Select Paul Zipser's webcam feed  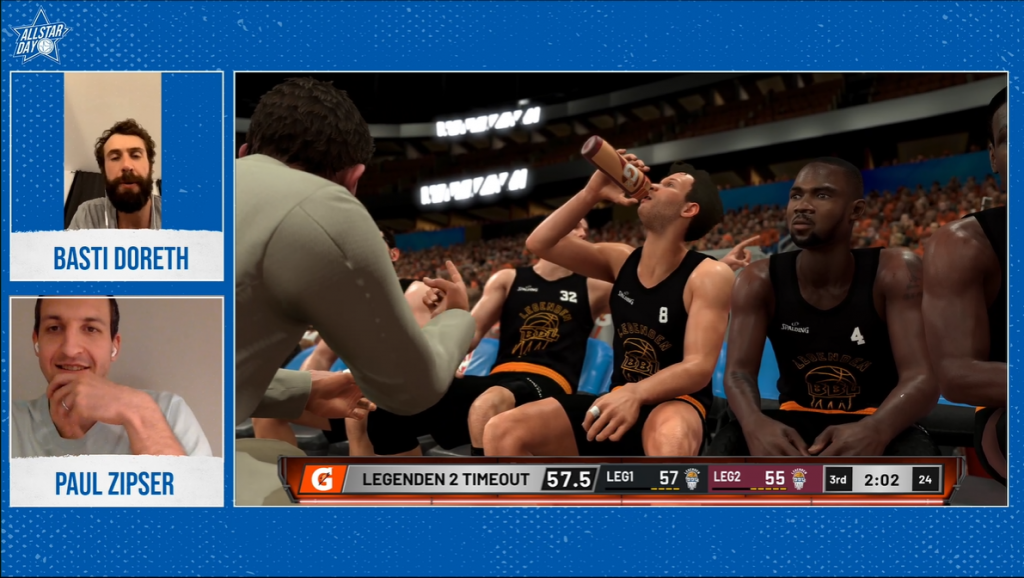coord(116,377)
